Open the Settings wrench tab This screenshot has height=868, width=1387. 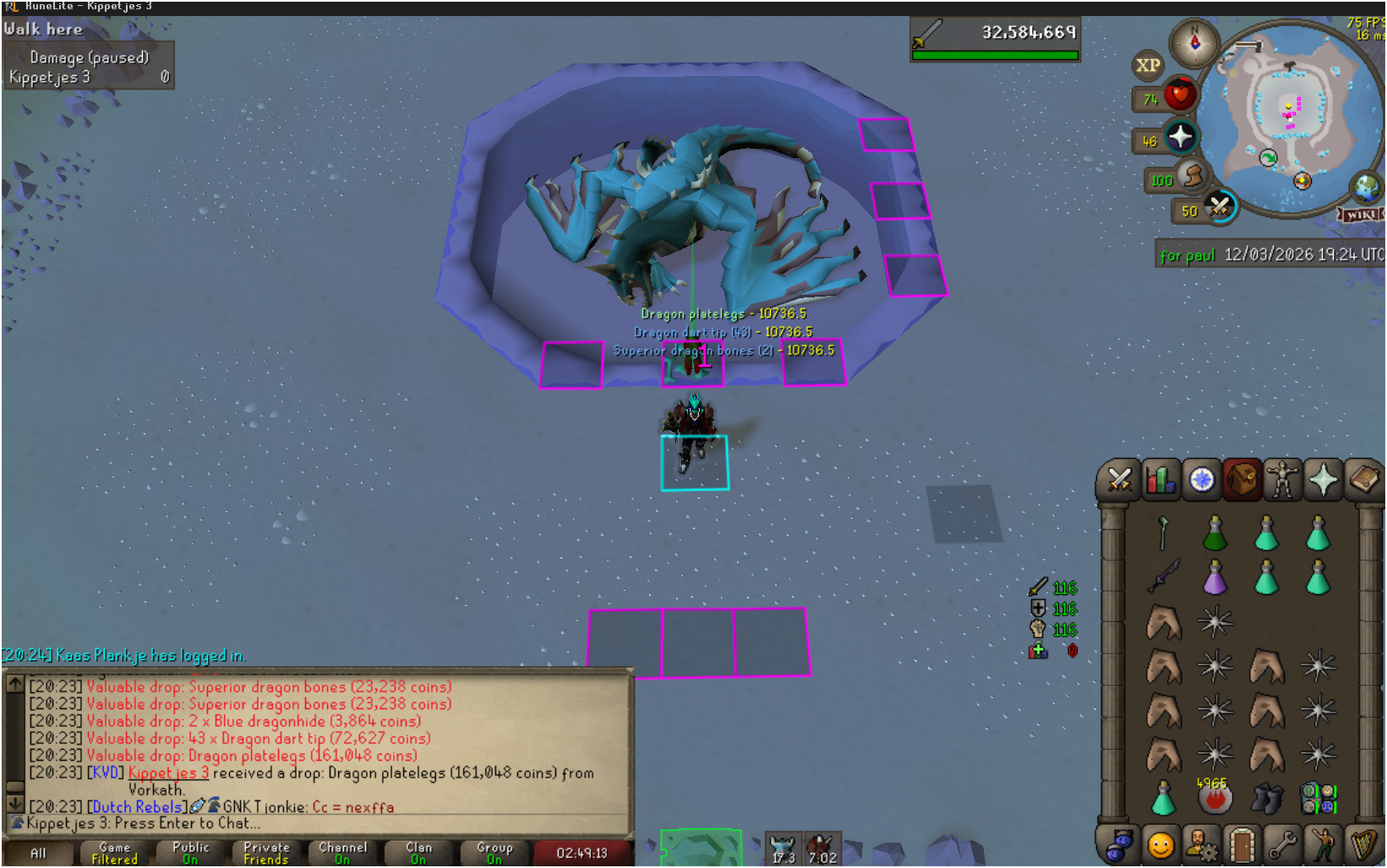(1282, 844)
